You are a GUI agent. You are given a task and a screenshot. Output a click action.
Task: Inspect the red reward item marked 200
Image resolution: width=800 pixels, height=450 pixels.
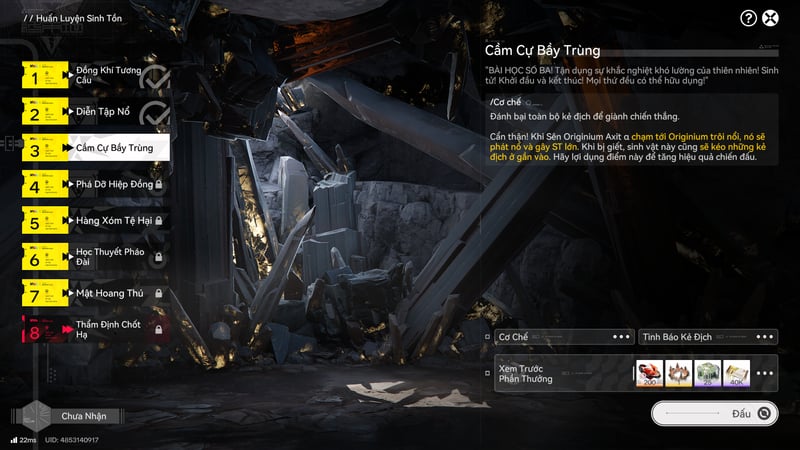tap(648, 373)
